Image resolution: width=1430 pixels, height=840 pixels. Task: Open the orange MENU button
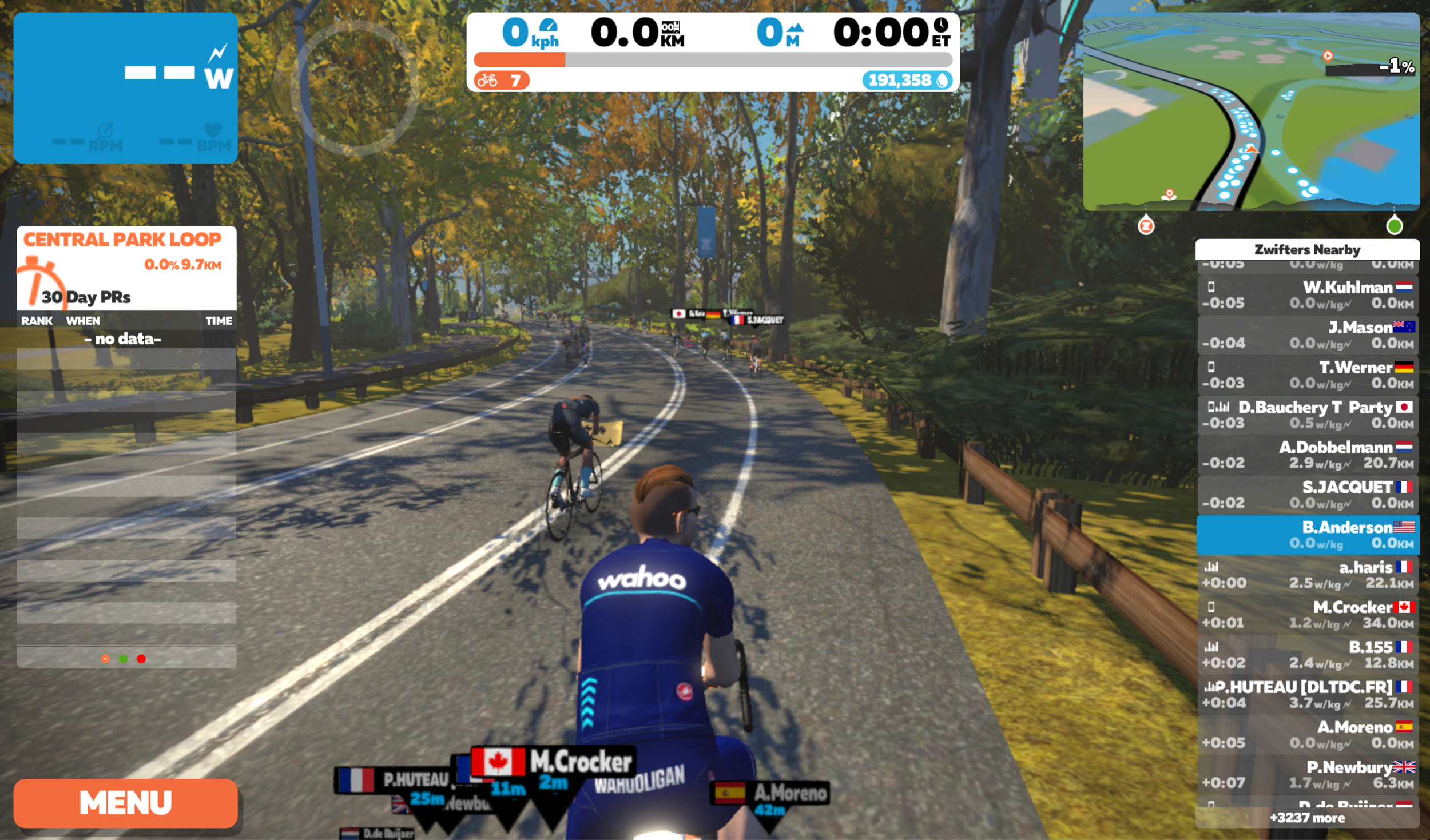point(125,803)
